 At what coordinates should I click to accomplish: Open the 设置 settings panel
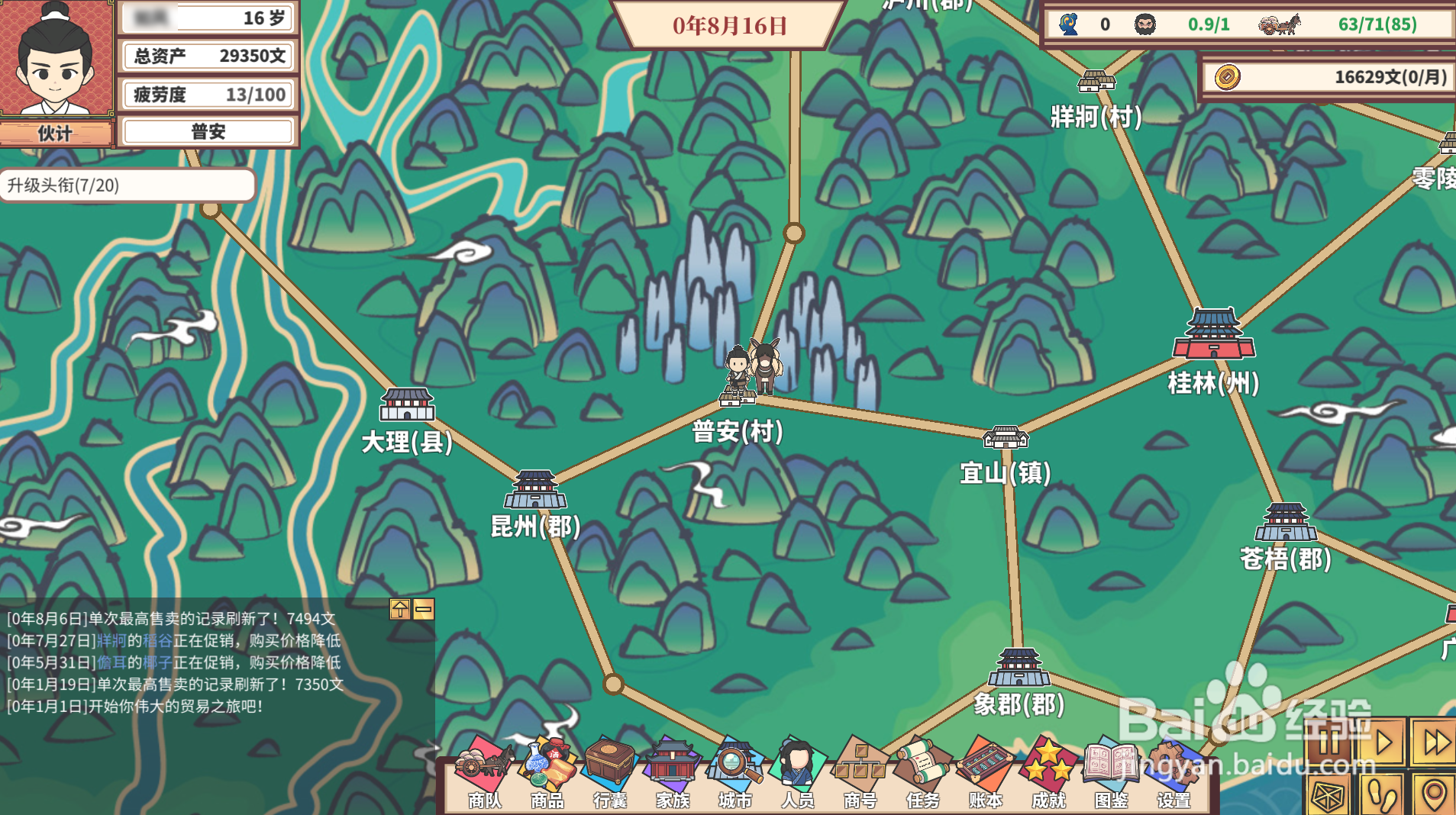tap(1174, 771)
